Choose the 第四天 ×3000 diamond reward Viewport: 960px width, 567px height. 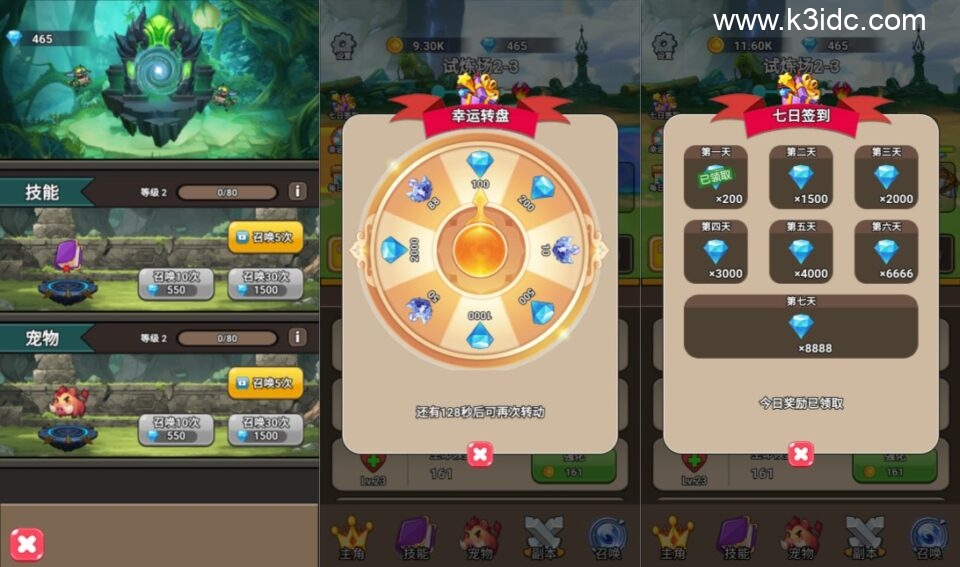(x=714, y=252)
